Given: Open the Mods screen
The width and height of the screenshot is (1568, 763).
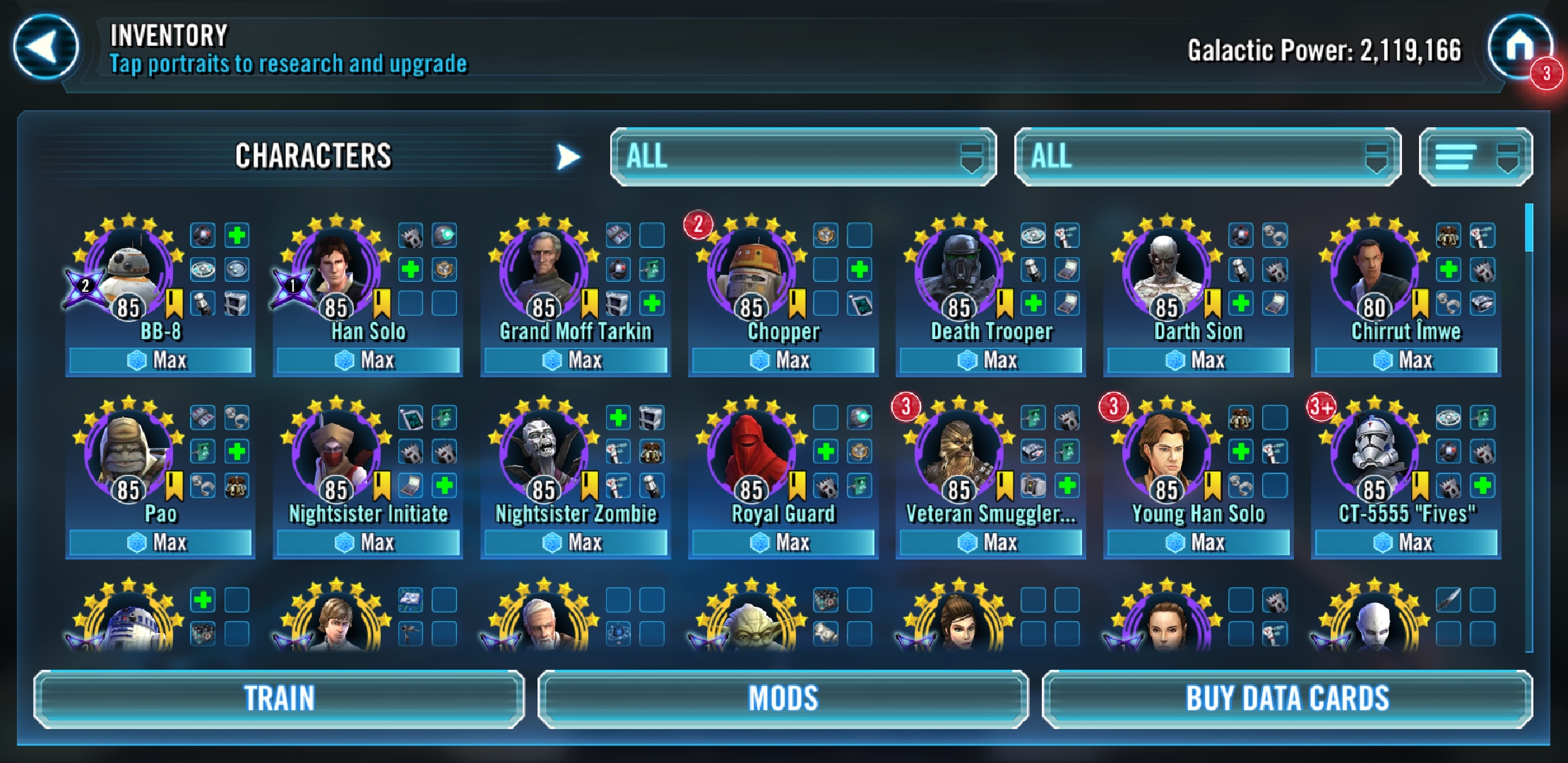Looking at the screenshot, I should pos(783,699).
